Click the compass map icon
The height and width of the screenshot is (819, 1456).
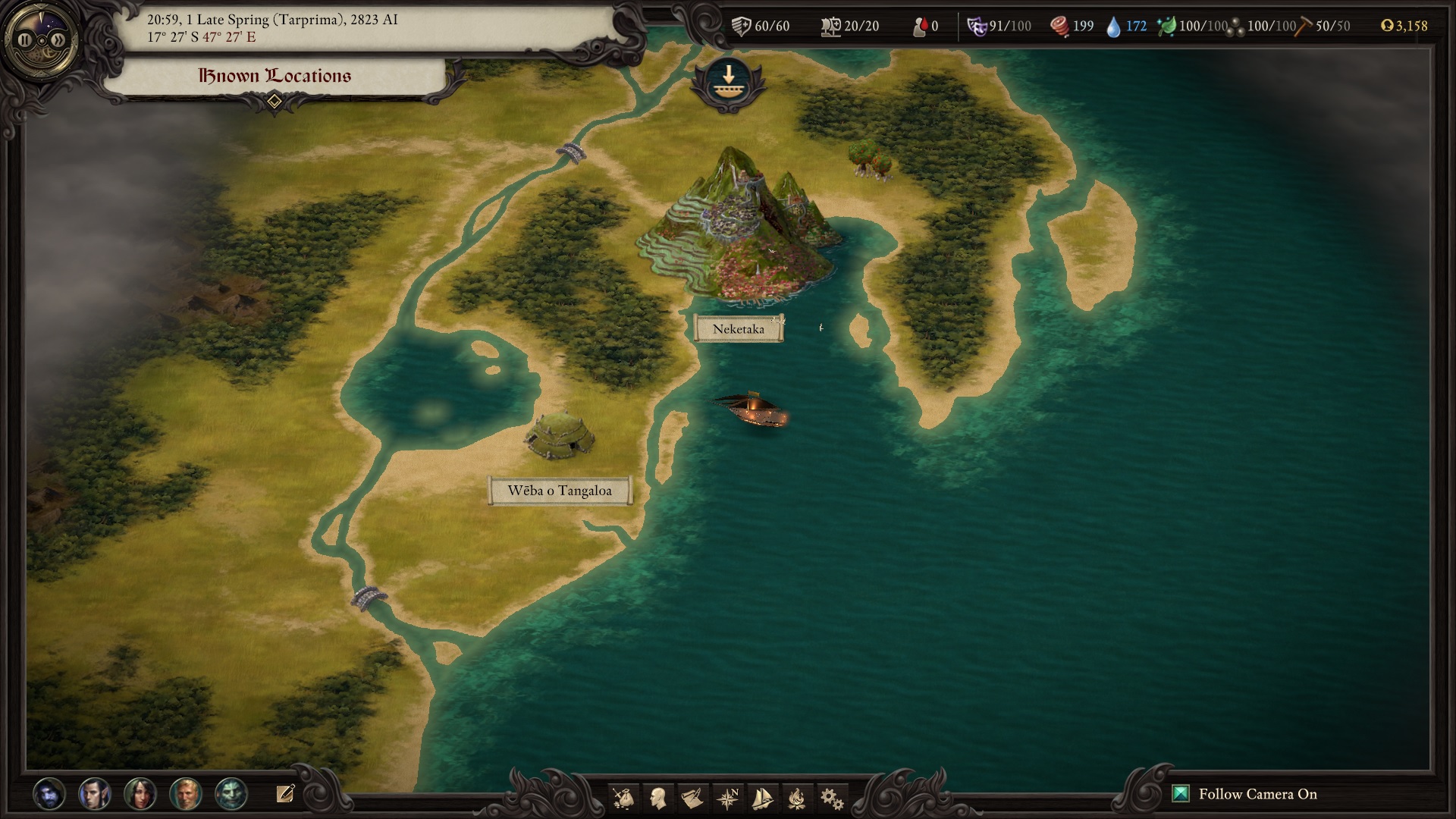point(727,798)
